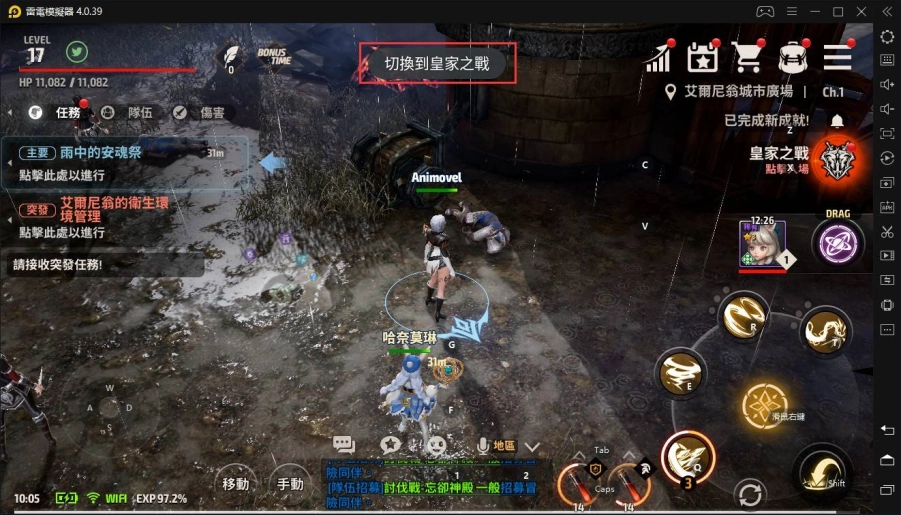This screenshot has height=515, width=901.
Task: Switch to the 隊伍 party tab
Action: [x=128, y=113]
